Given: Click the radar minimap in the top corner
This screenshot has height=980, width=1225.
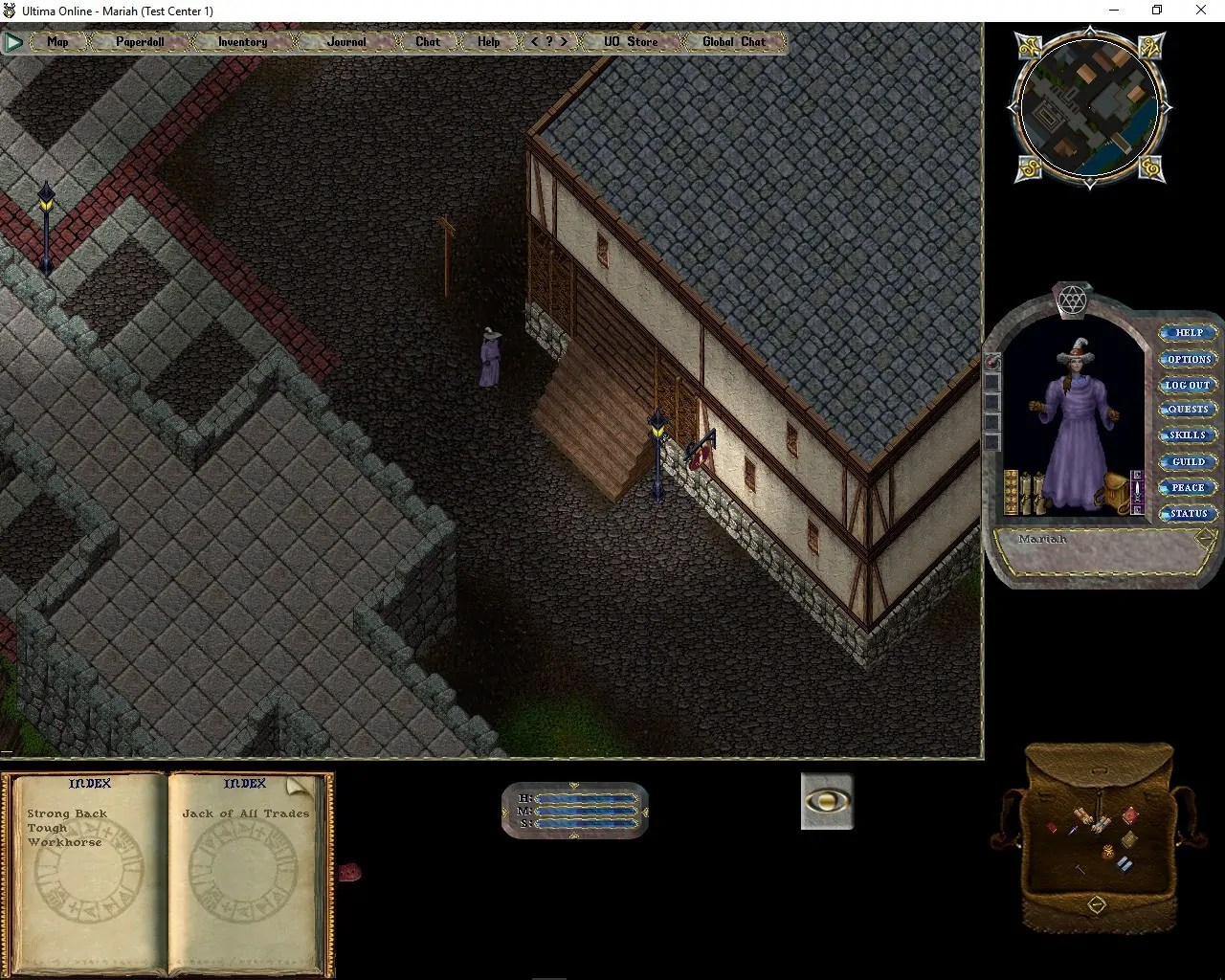Looking at the screenshot, I should (1089, 107).
